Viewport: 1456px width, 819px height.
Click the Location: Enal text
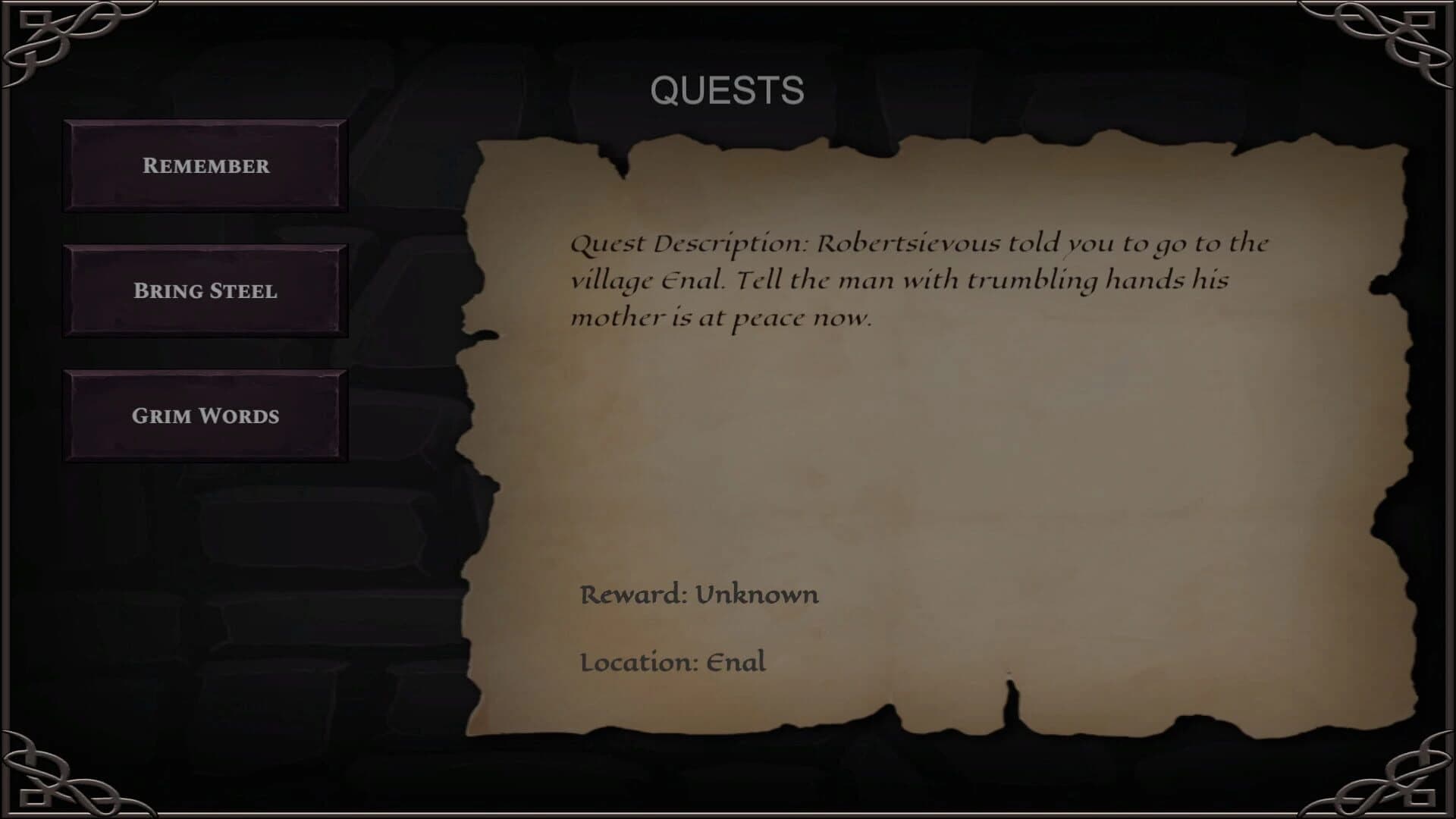[672, 663]
